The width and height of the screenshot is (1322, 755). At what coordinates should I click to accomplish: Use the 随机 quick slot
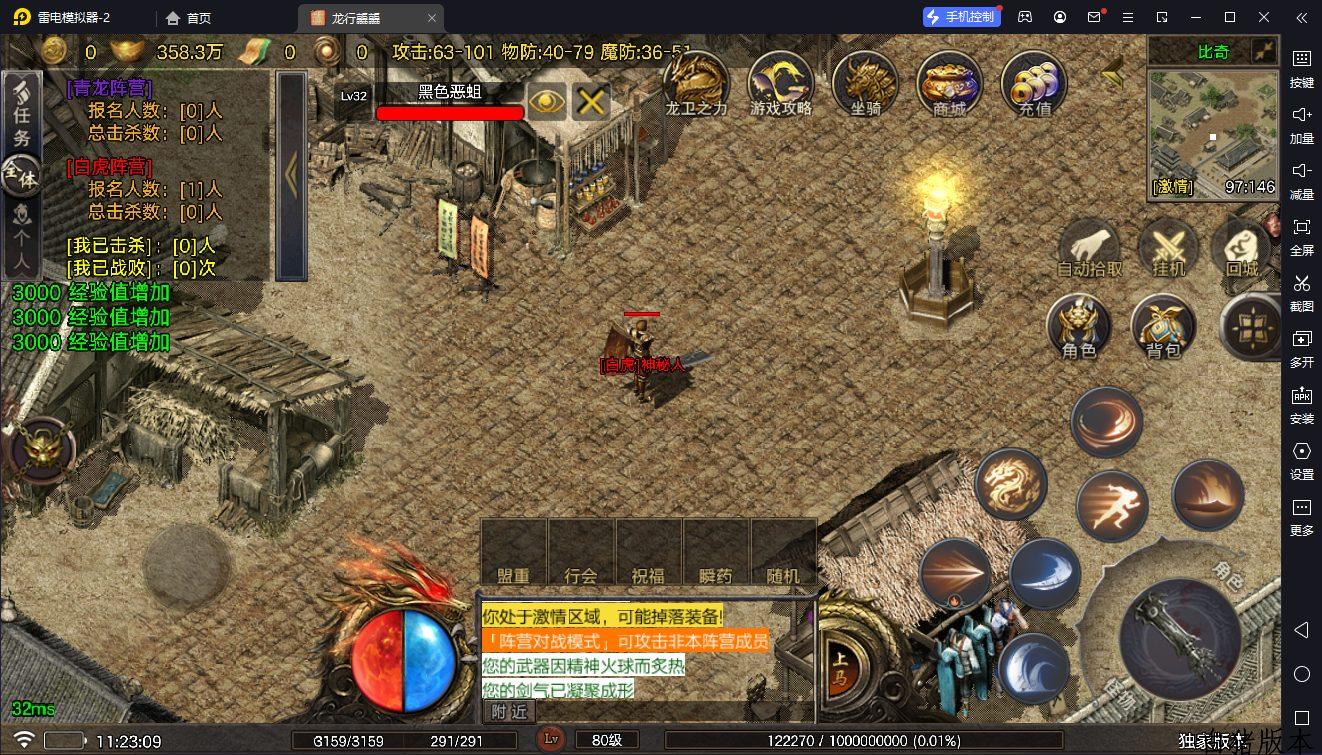coord(784,552)
